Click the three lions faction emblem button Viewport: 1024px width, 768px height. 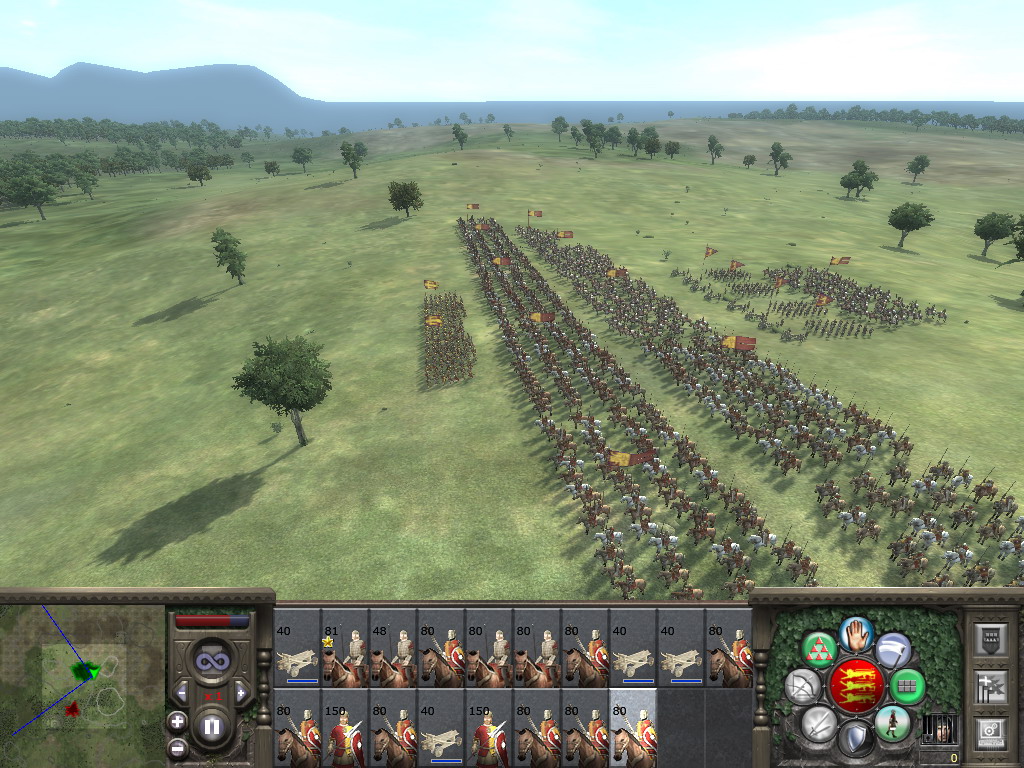(856, 686)
